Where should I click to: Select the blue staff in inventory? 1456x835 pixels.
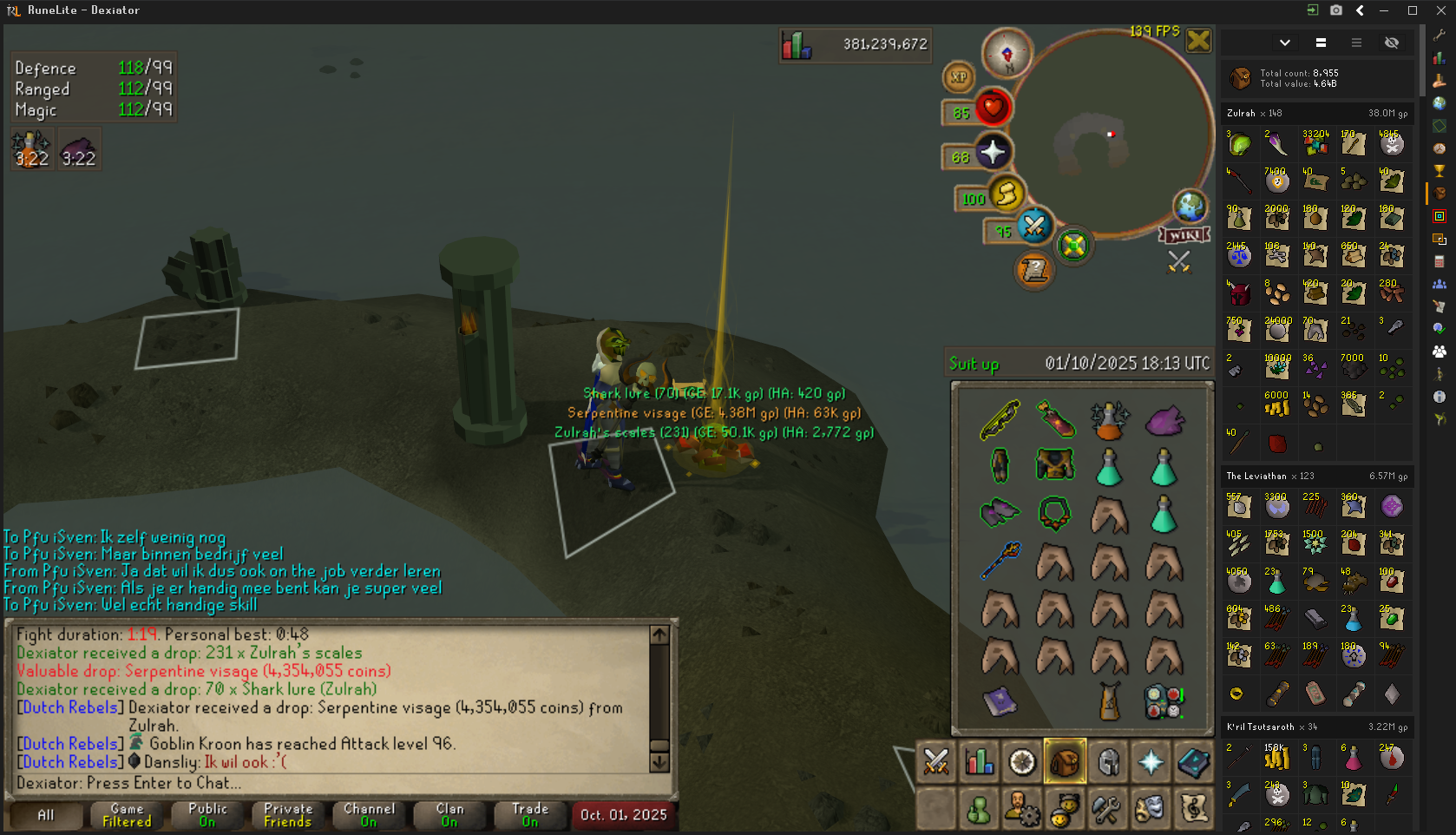tap(1000, 561)
